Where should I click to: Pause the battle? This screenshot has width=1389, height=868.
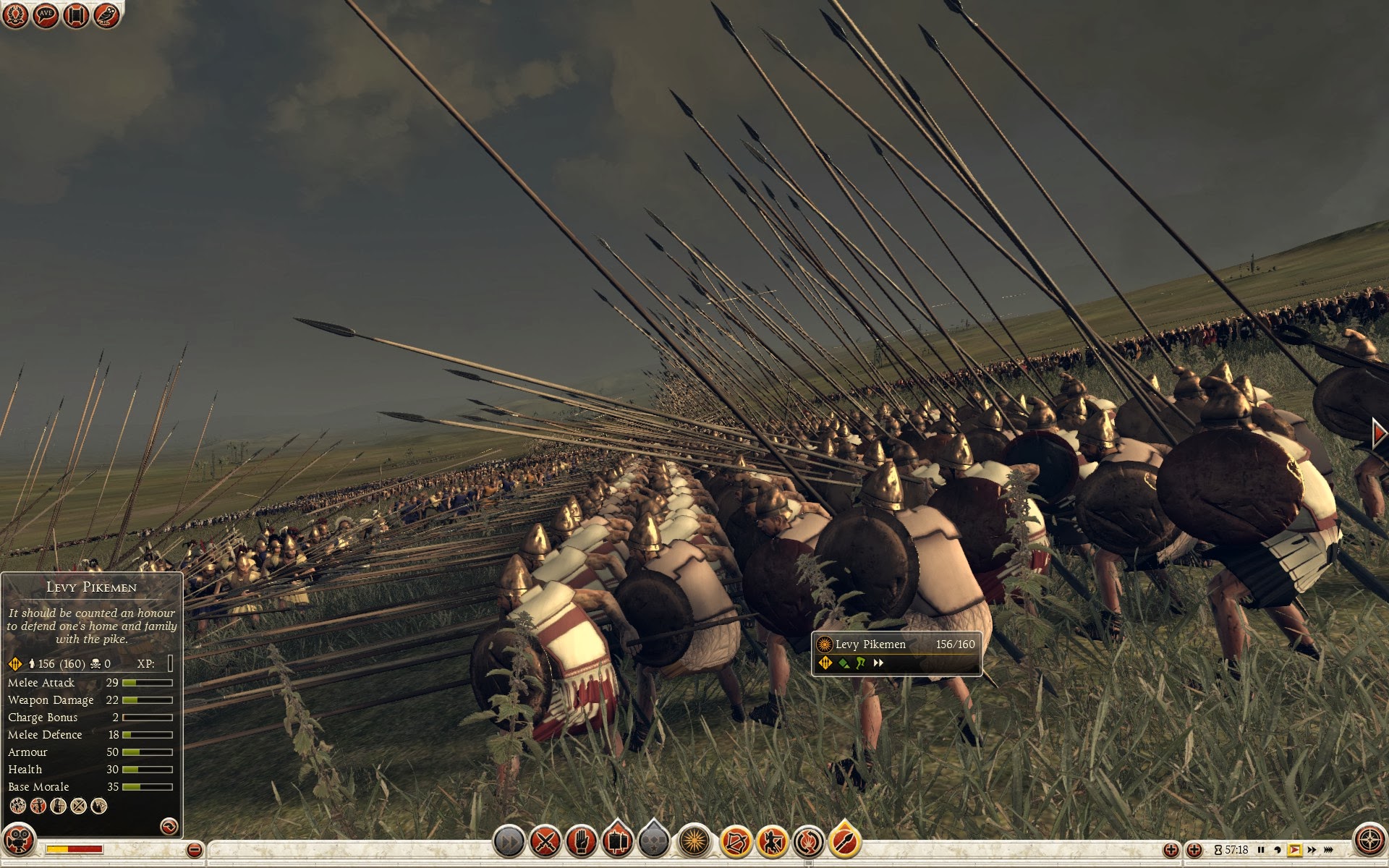pyautogui.click(x=1261, y=850)
